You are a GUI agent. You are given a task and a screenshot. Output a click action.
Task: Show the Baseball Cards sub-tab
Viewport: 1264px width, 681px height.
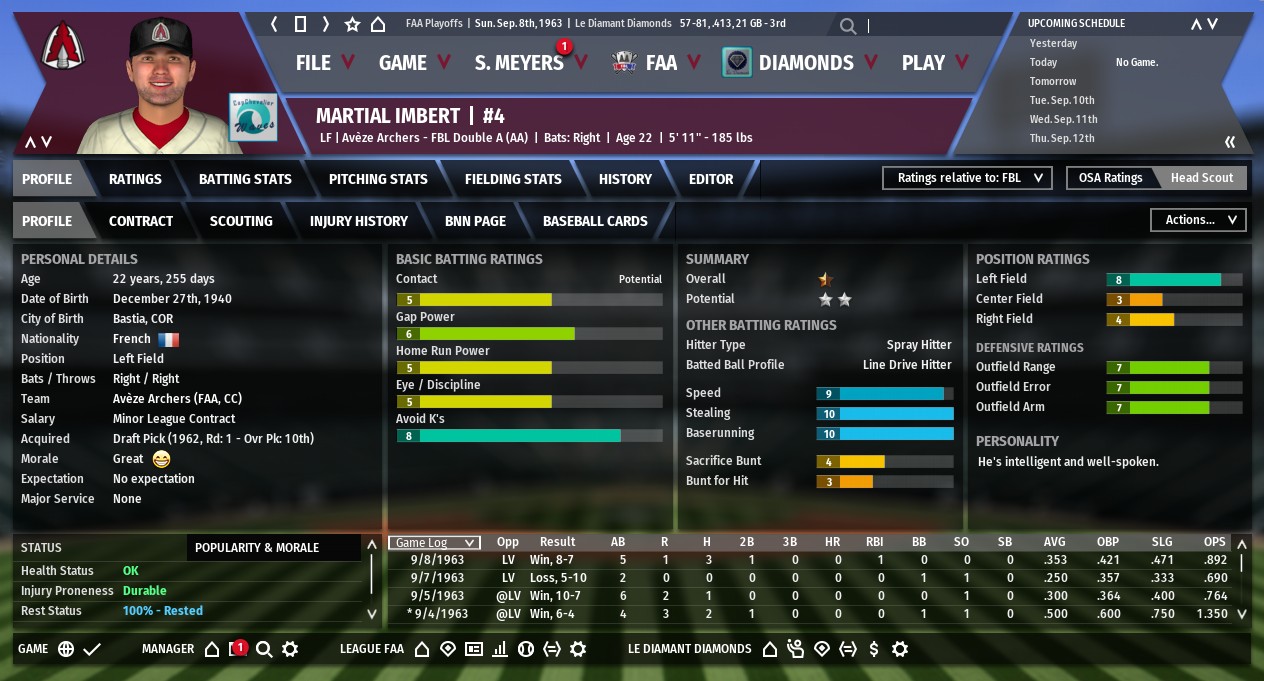pos(595,221)
